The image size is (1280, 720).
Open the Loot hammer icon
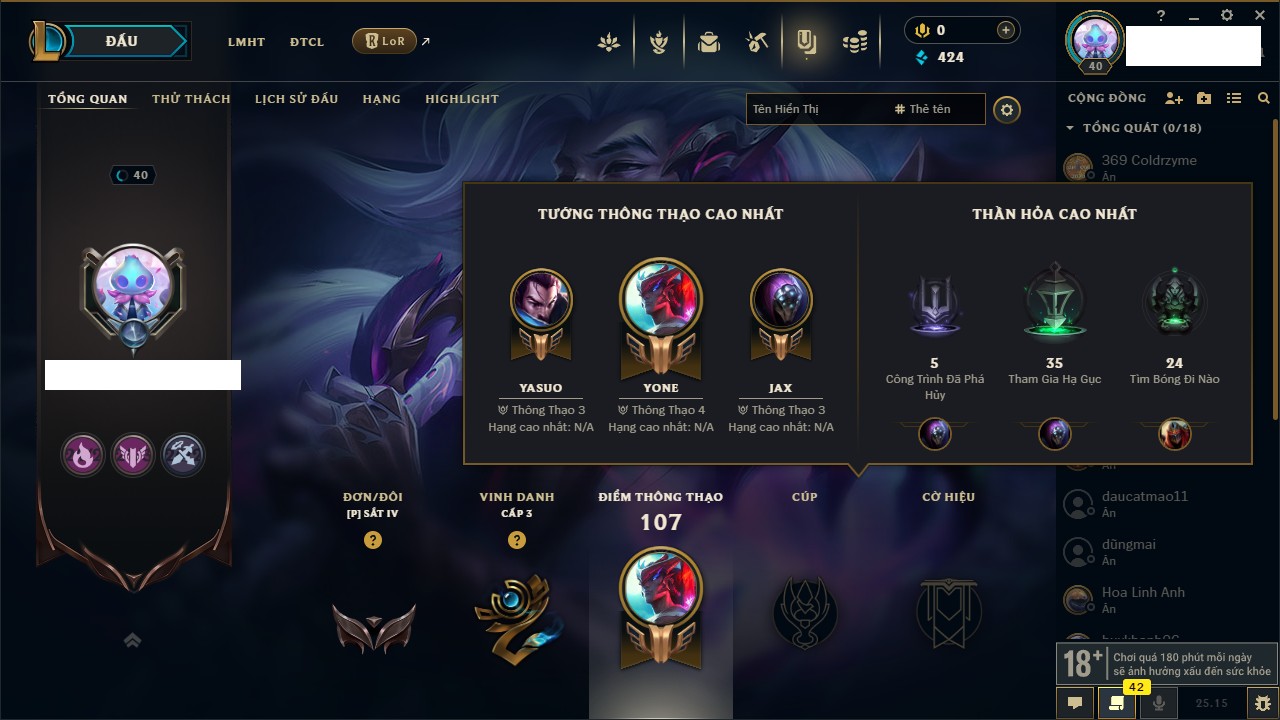tap(757, 42)
